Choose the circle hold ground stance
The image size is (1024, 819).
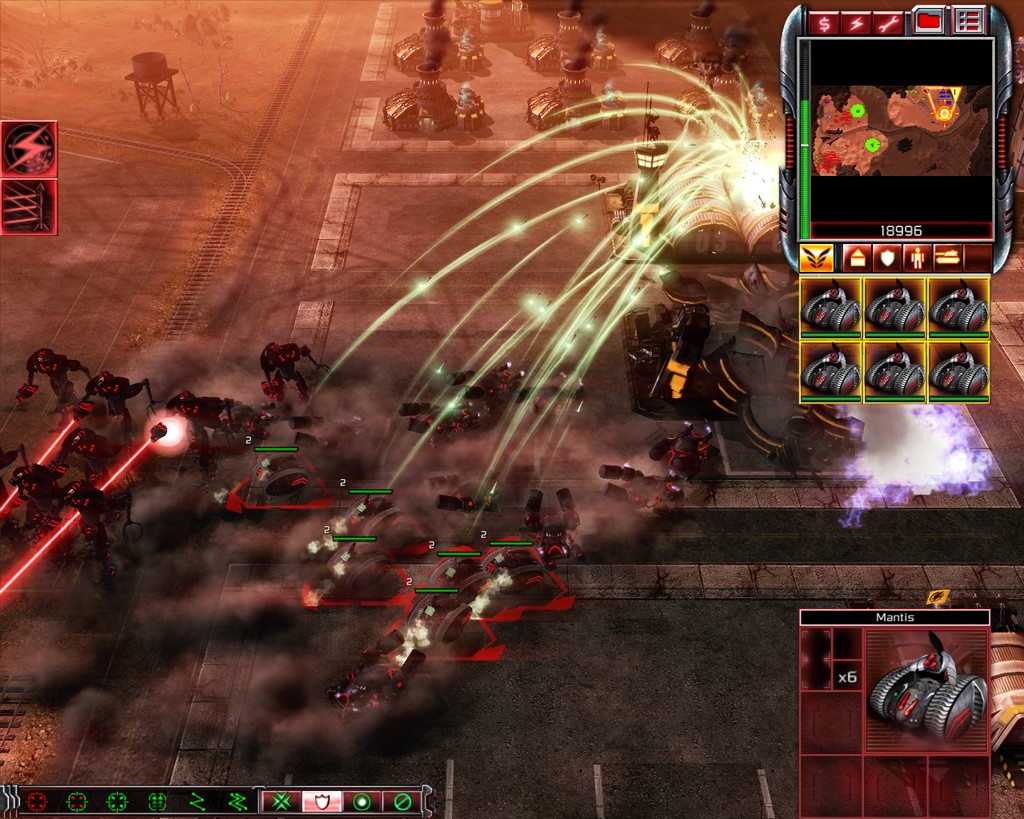(x=361, y=802)
